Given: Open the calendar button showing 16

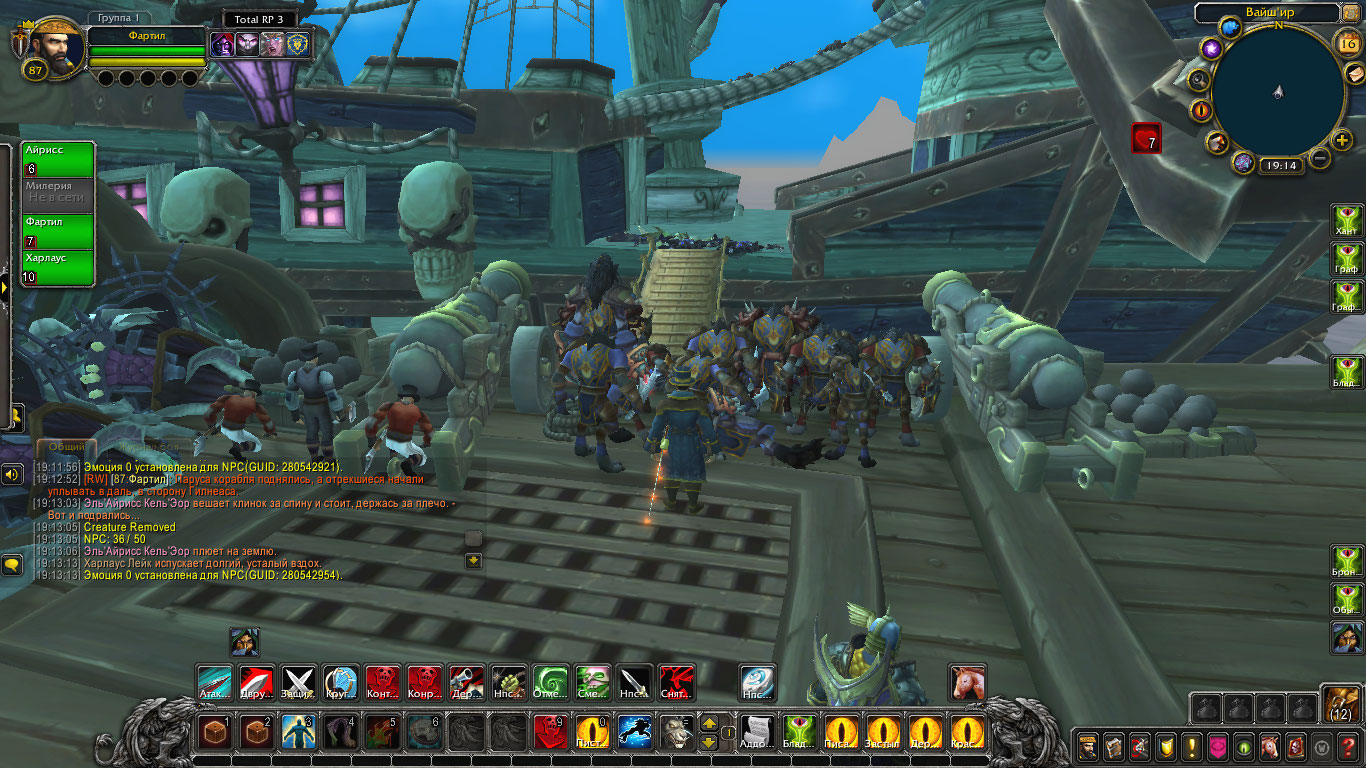Looking at the screenshot, I should point(1347,42).
